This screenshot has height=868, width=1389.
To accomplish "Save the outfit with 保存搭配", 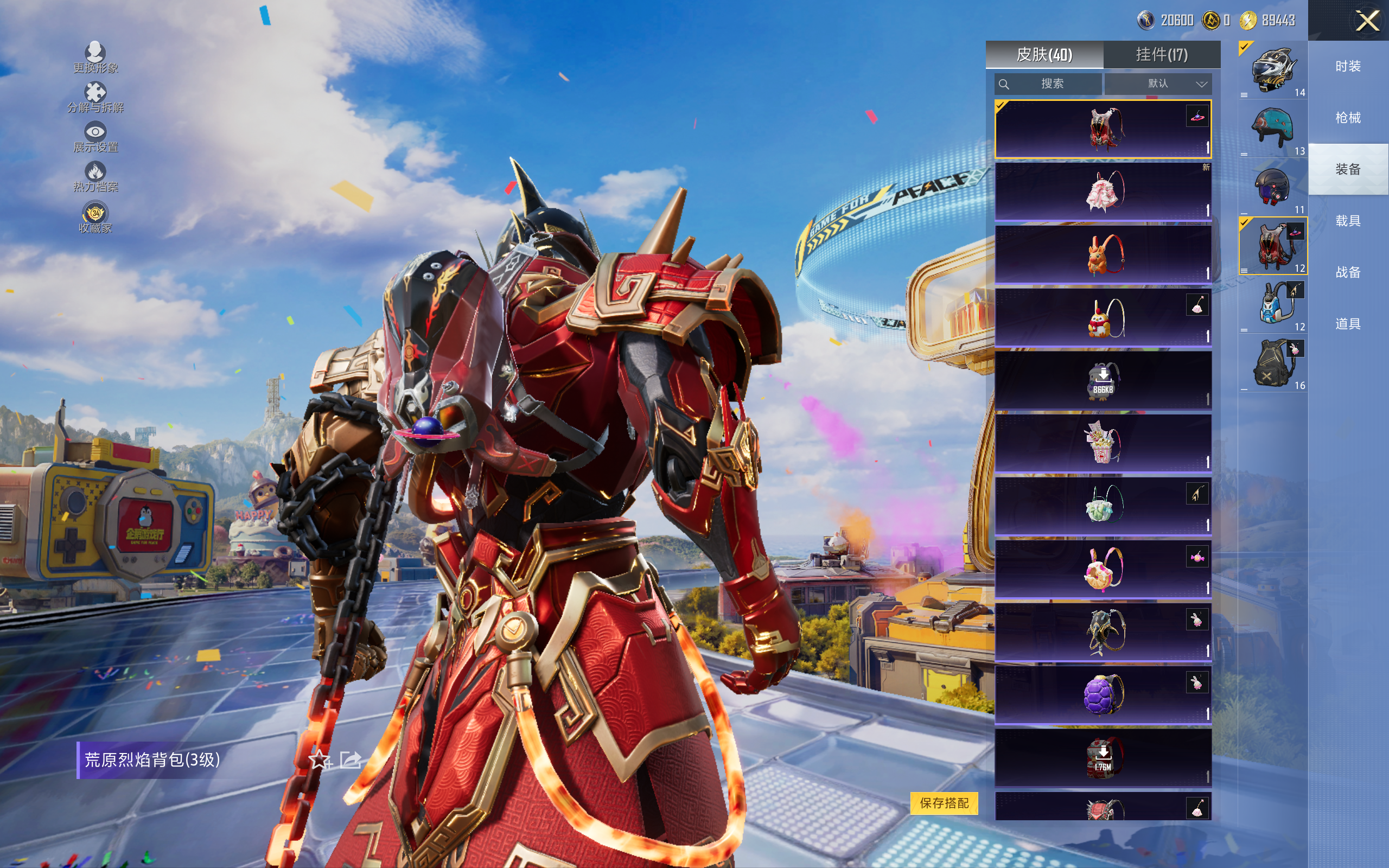I will pos(944,802).
